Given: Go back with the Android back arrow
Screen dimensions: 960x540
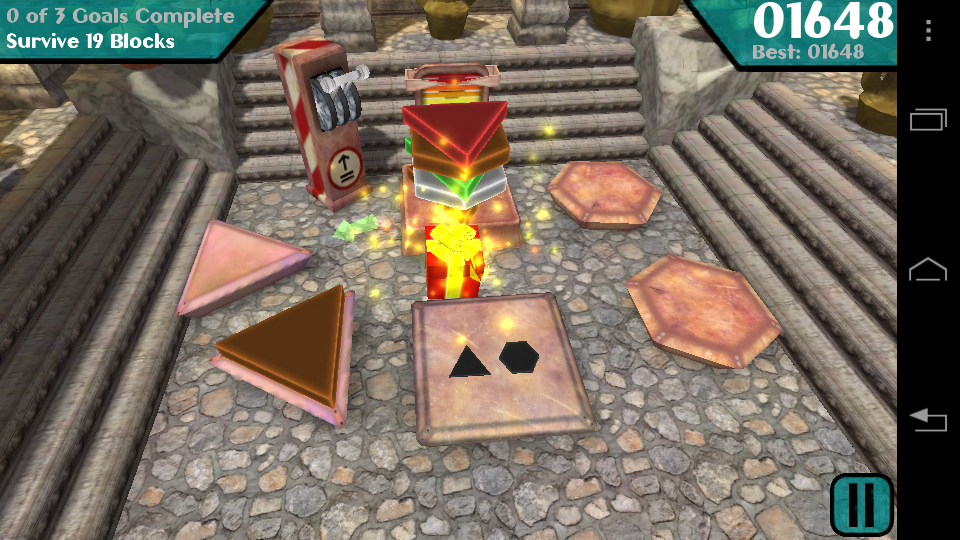Looking at the screenshot, I should pos(928,420).
